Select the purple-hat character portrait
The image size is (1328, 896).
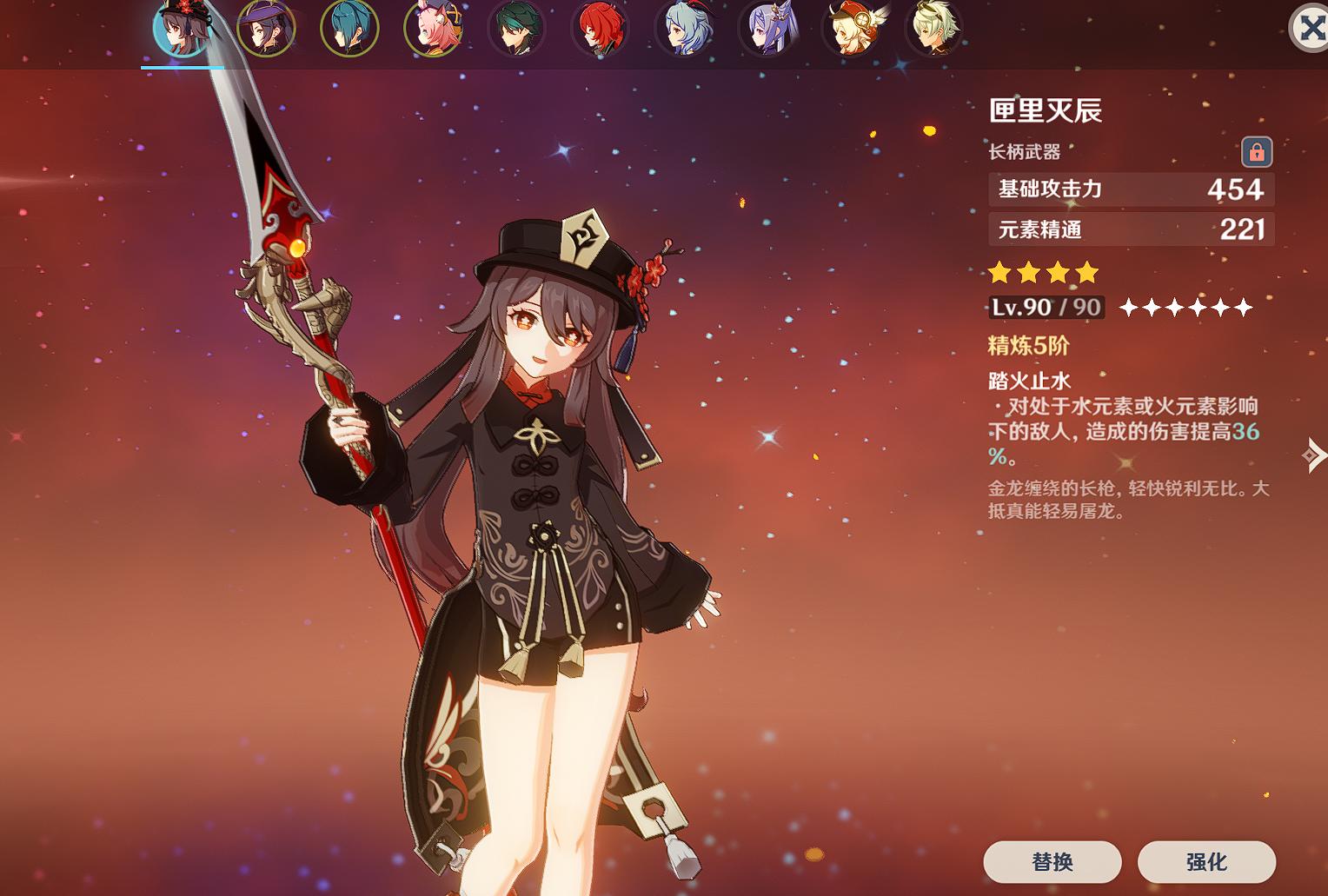click(267, 28)
